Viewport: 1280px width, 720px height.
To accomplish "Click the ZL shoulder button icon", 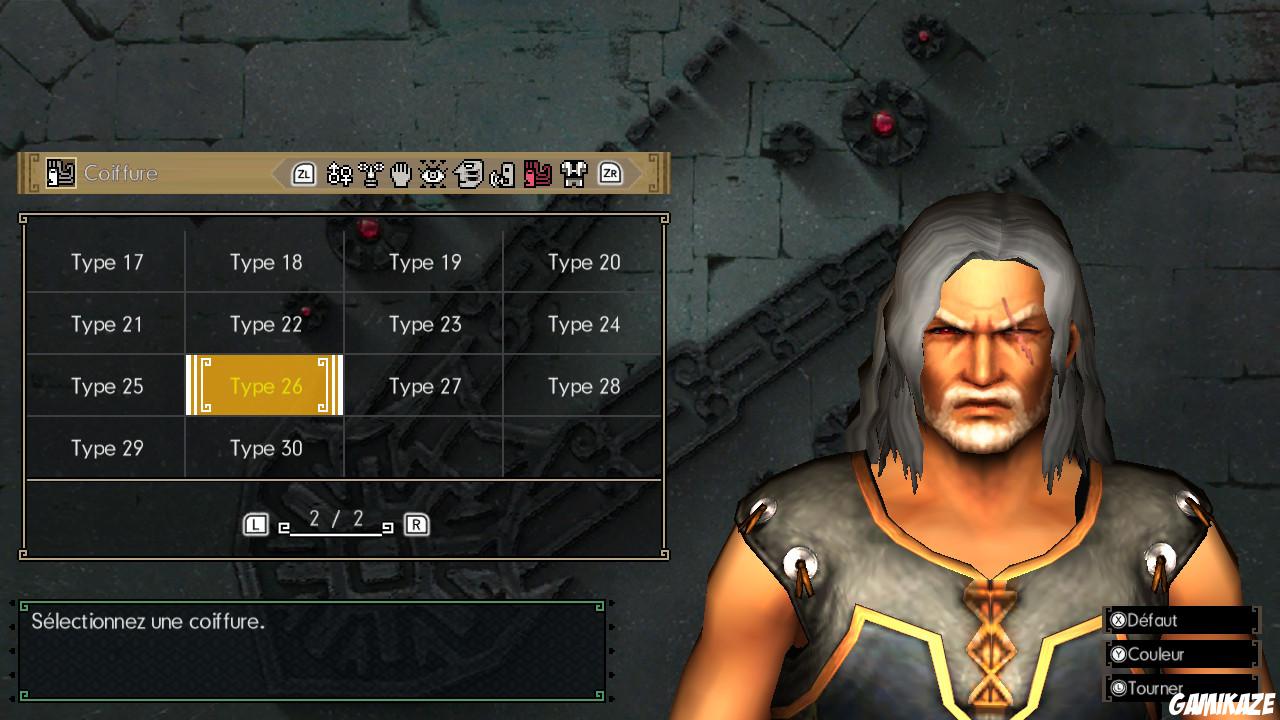I will tap(305, 173).
